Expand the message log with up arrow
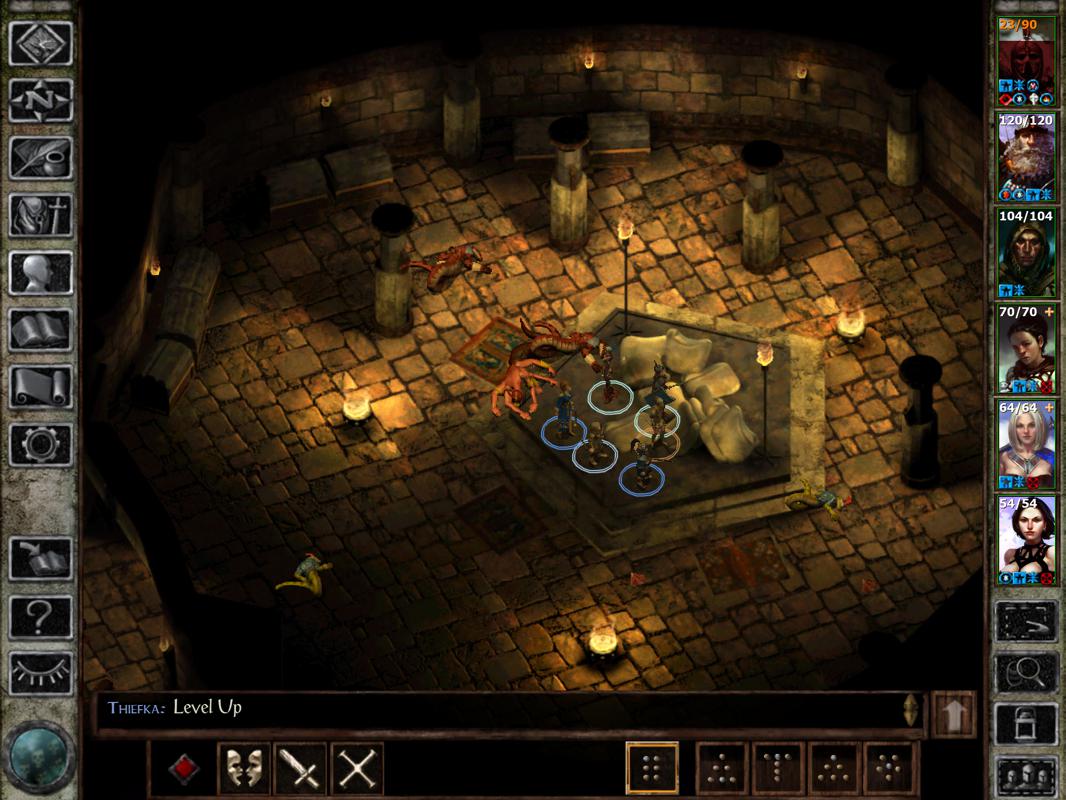 (x=953, y=714)
